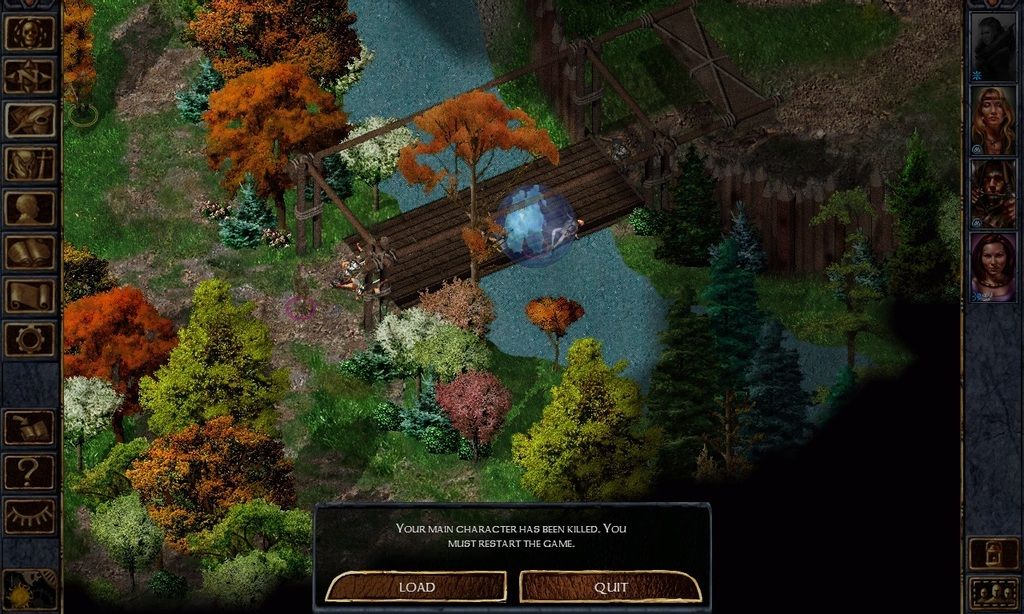Click the select-all party button

coord(993,593)
